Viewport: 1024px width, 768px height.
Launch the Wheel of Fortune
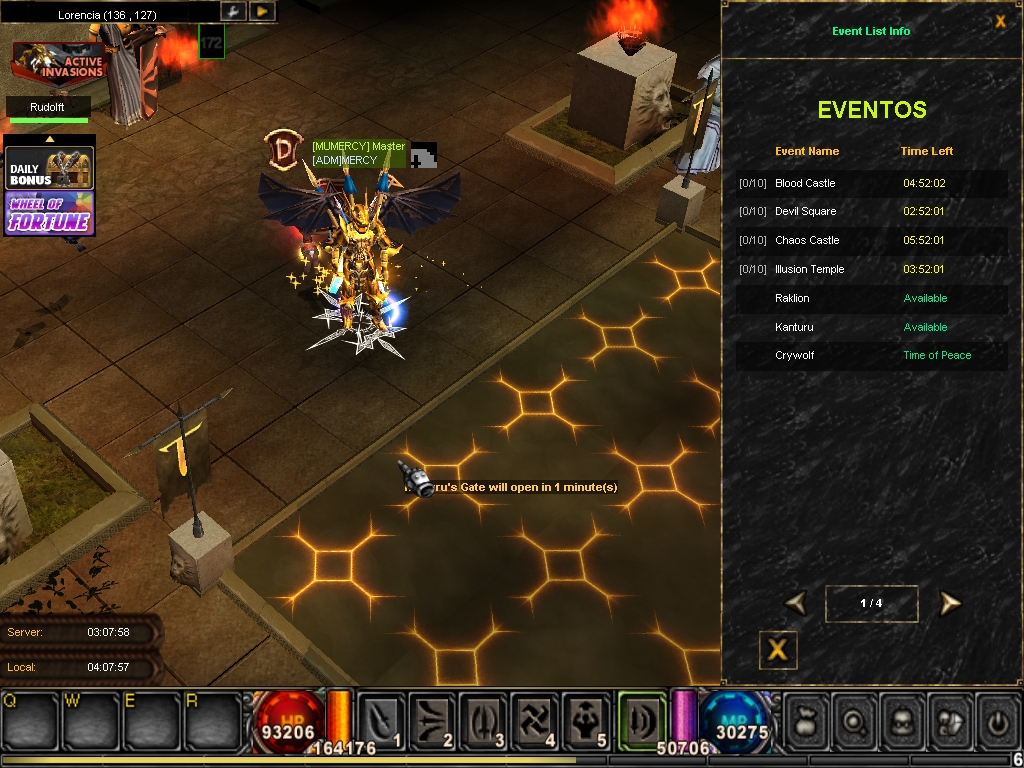coord(50,212)
